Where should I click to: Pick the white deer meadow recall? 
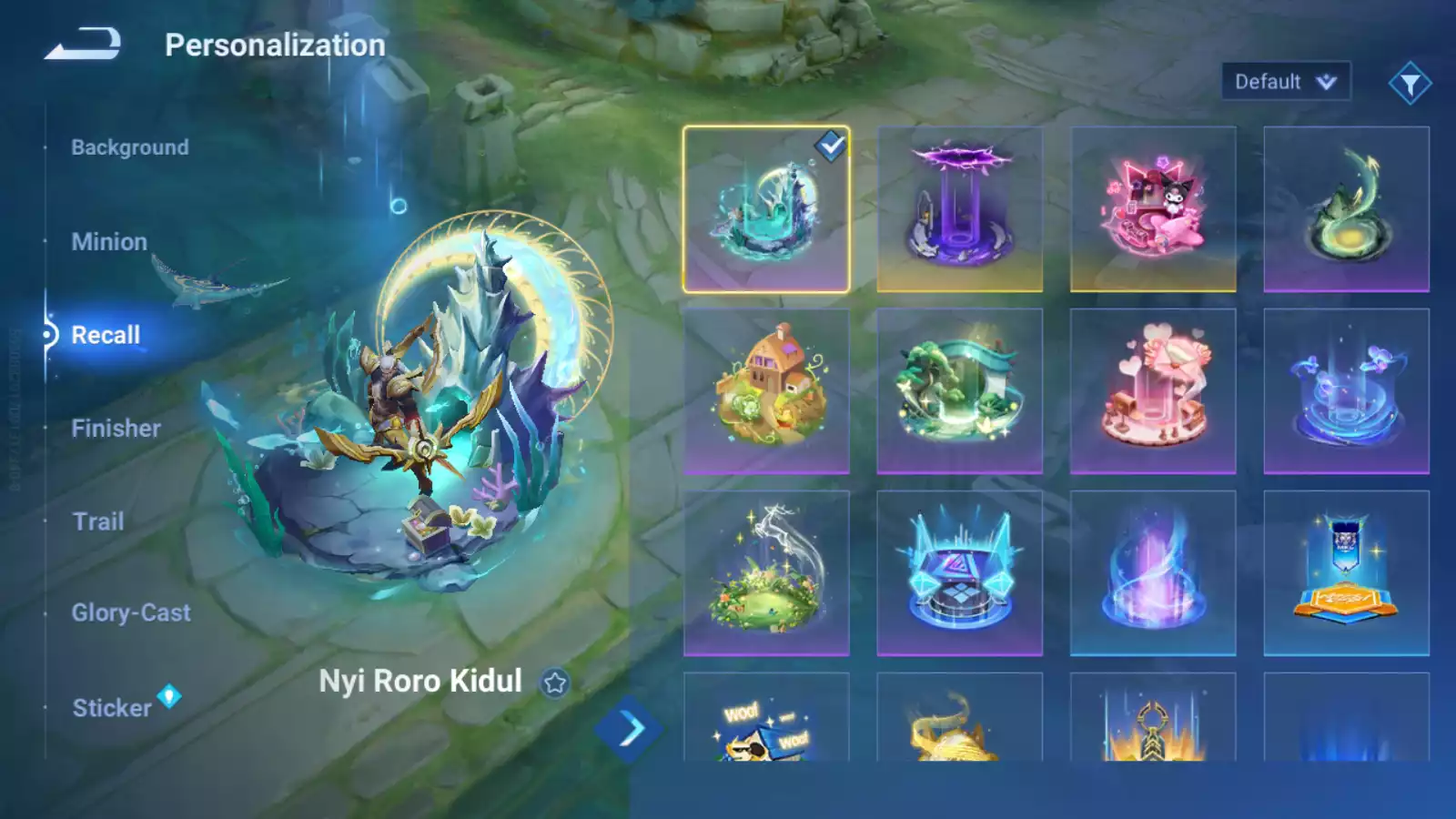tap(766, 573)
